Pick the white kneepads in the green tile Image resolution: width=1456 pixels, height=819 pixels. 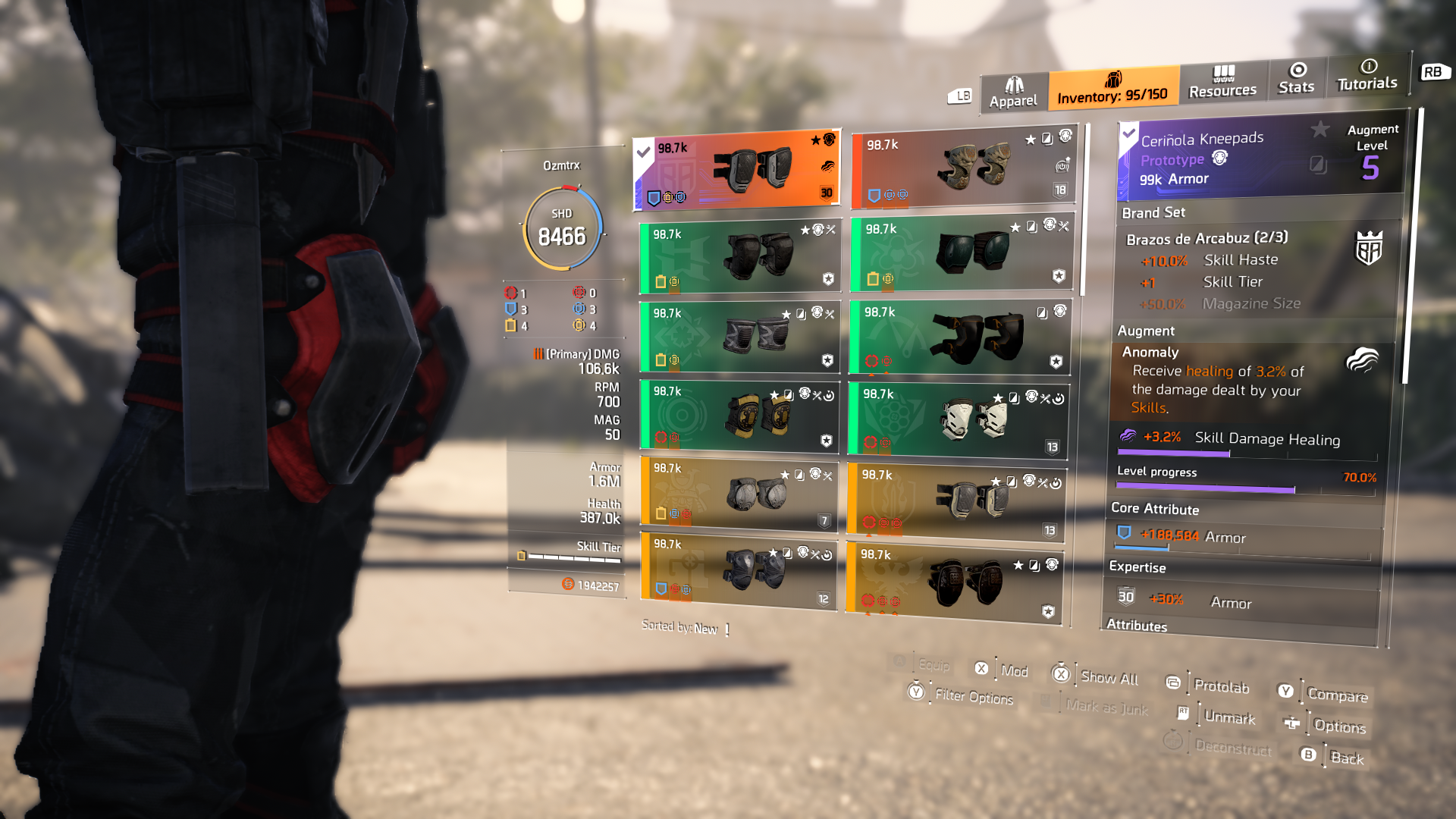click(x=959, y=419)
